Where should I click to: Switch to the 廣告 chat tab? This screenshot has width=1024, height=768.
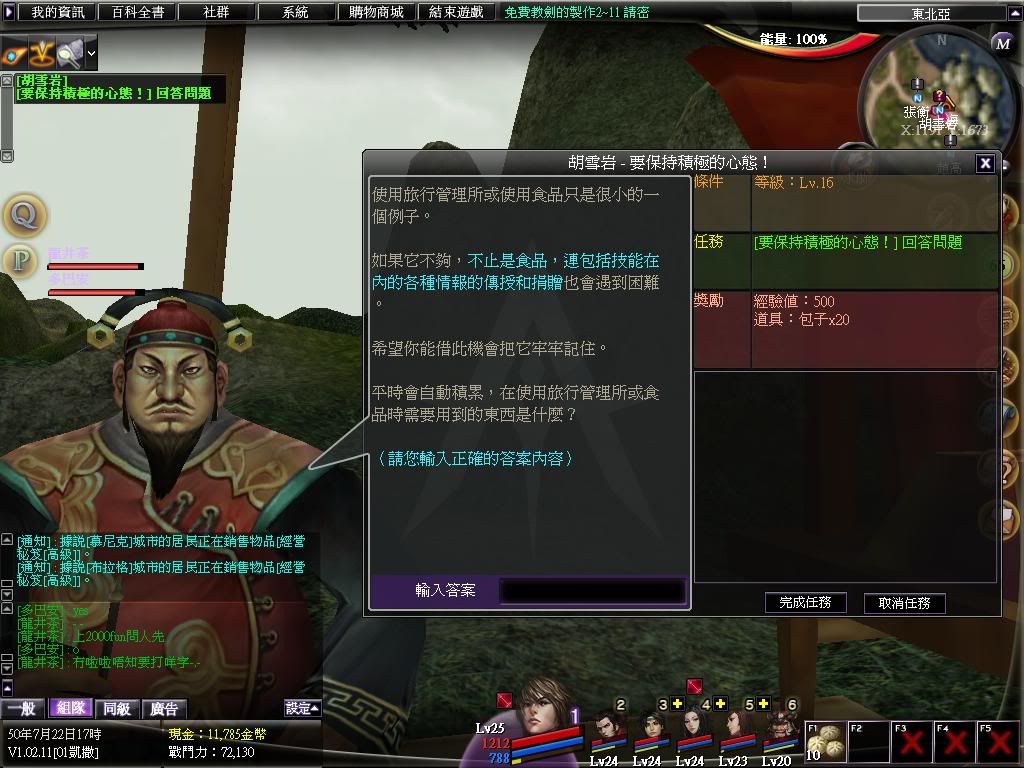click(163, 708)
